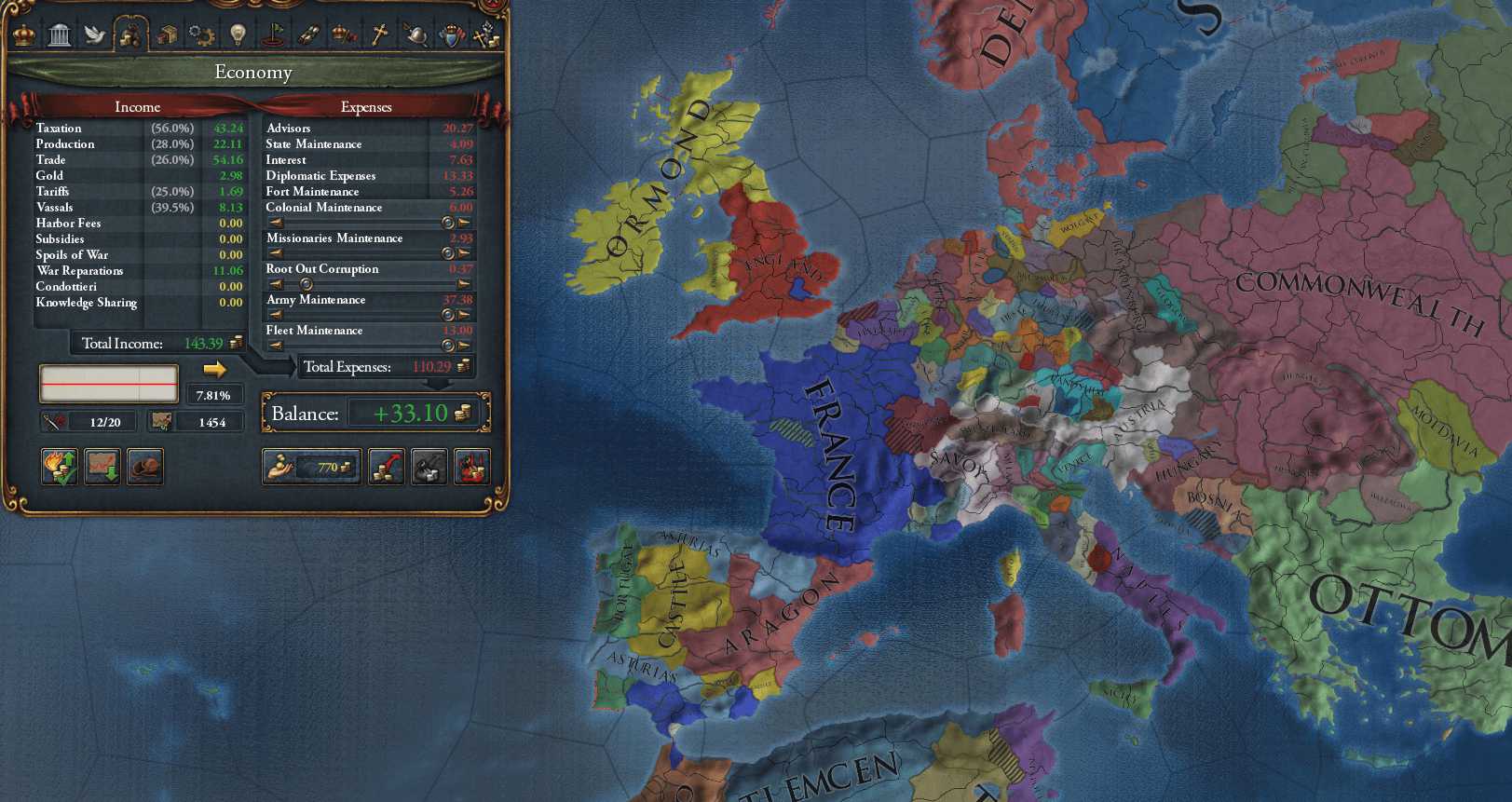Select the Trade tab with crate icons

pos(166,35)
